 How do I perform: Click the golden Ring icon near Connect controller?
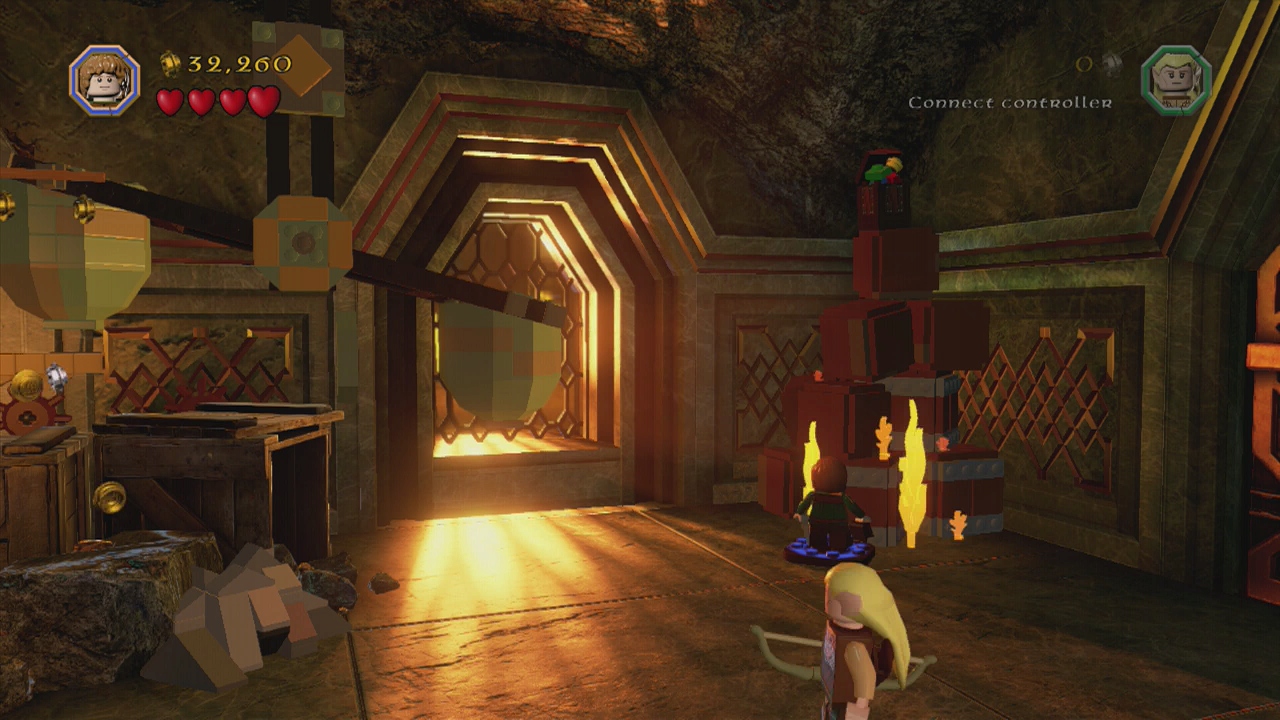tap(1082, 62)
